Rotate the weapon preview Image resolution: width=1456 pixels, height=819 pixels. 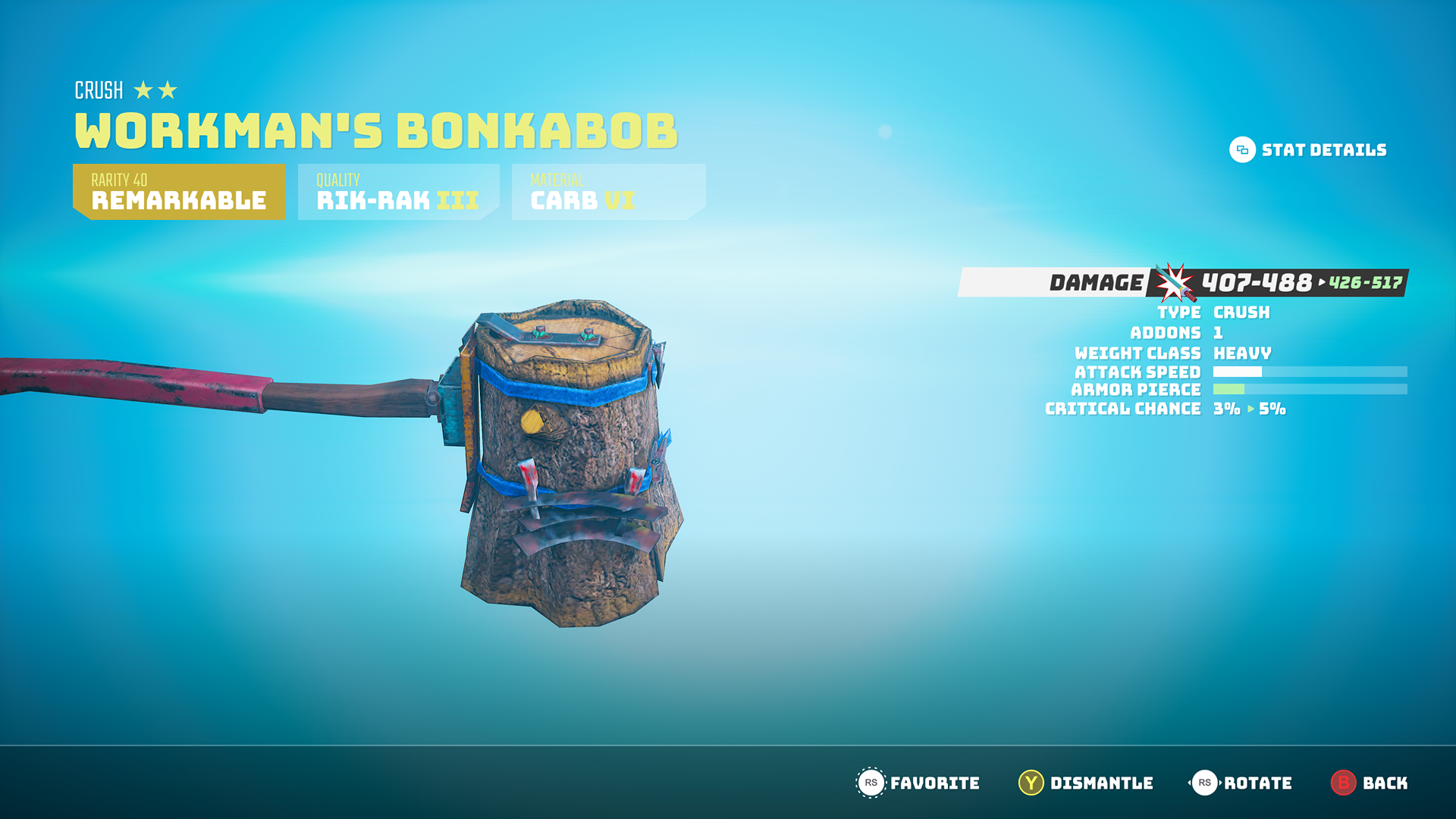coord(1241,783)
